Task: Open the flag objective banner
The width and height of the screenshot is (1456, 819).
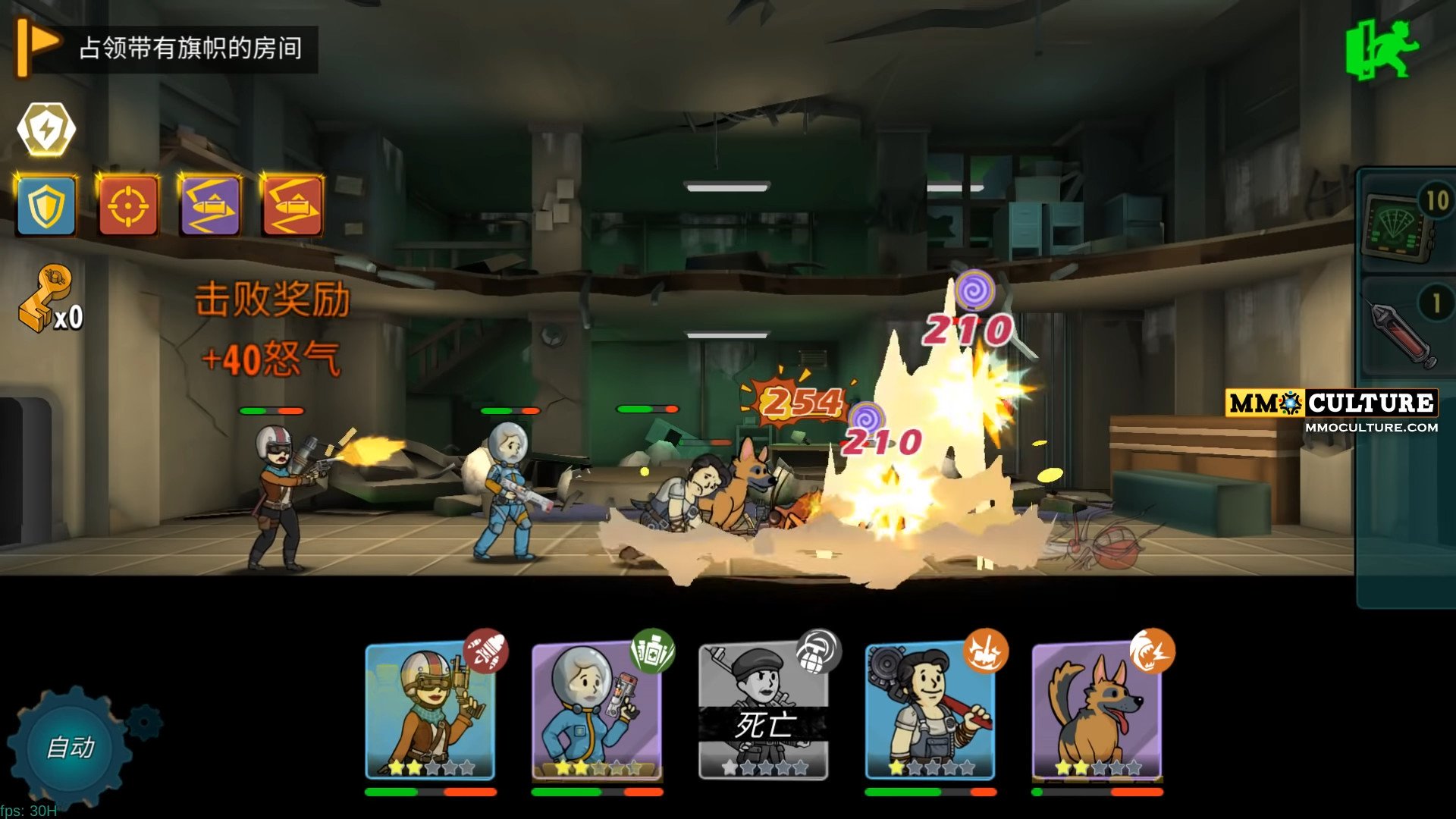Action: click(x=167, y=49)
